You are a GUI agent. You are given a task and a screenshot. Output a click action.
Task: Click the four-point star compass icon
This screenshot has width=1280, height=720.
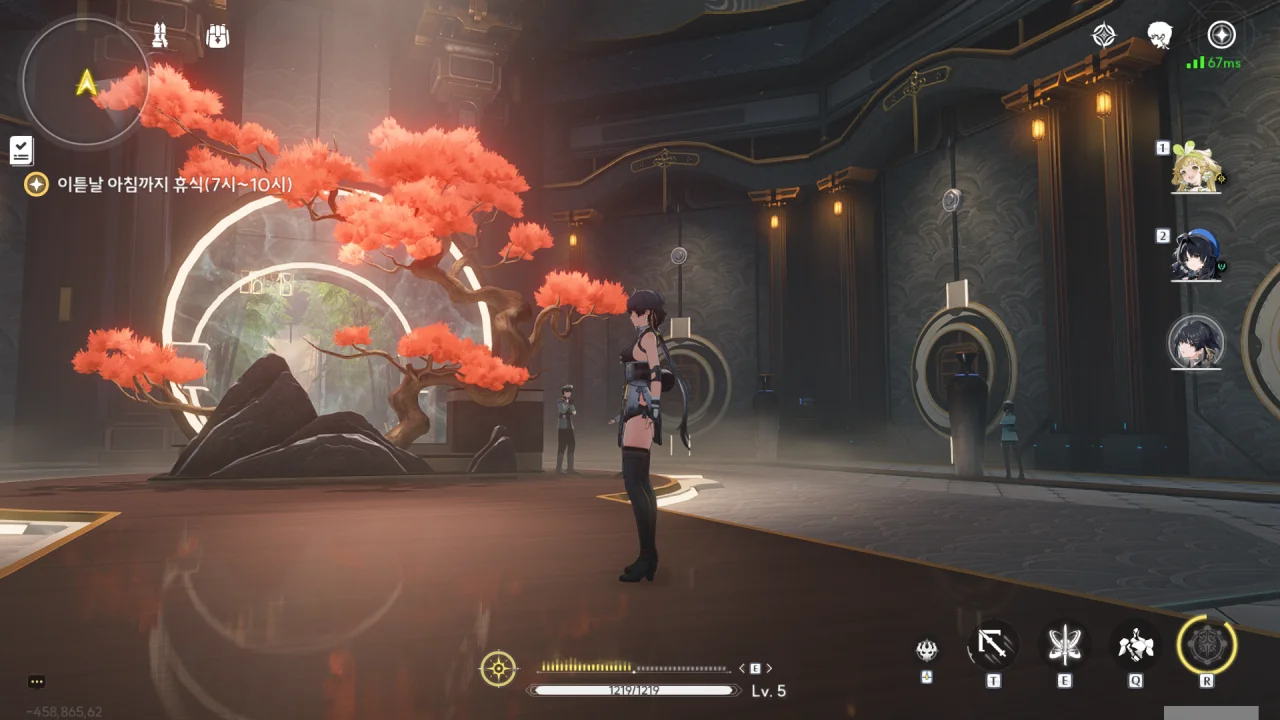[x=1103, y=36]
